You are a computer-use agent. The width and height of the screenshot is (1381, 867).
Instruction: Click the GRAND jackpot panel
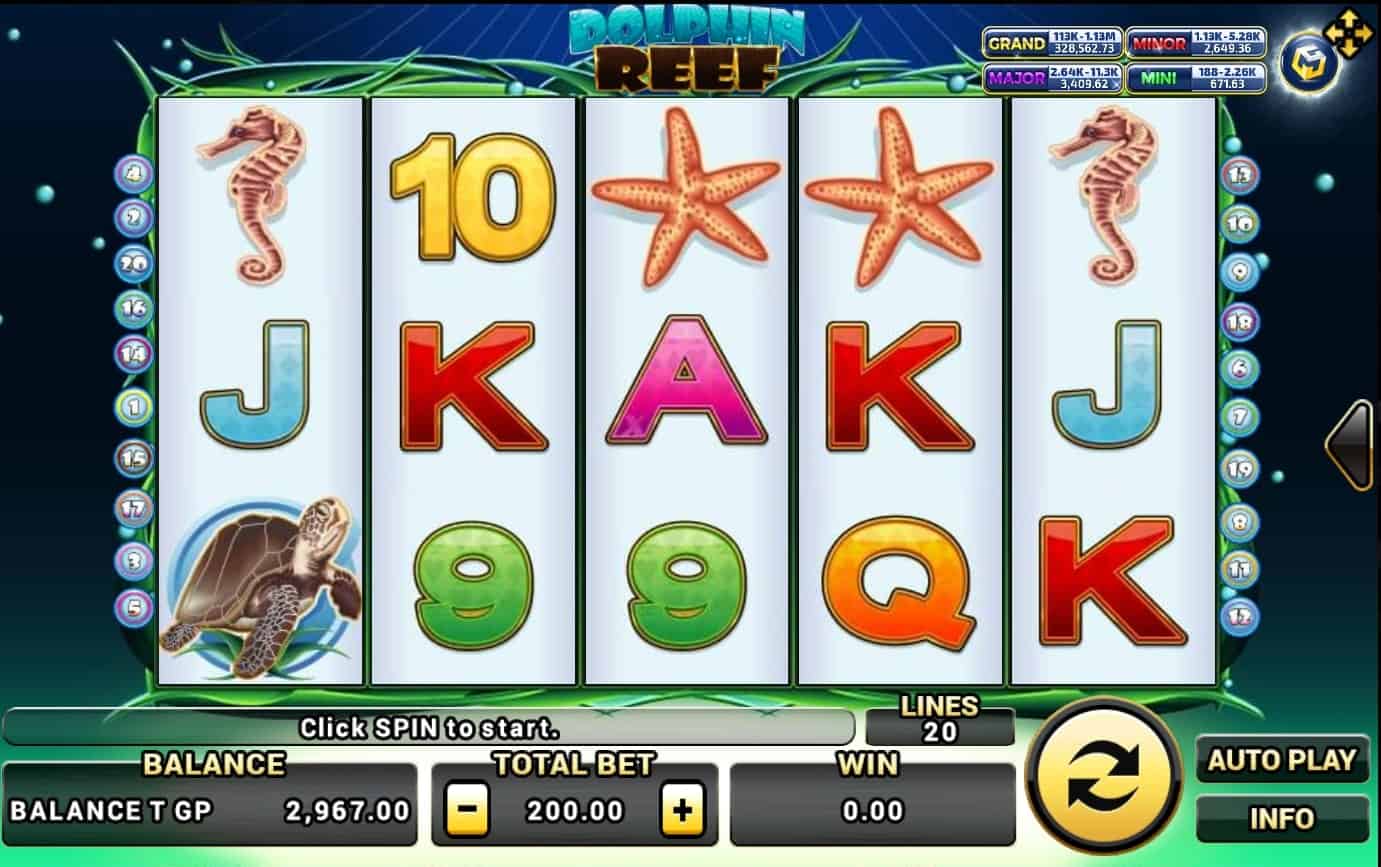1052,43
